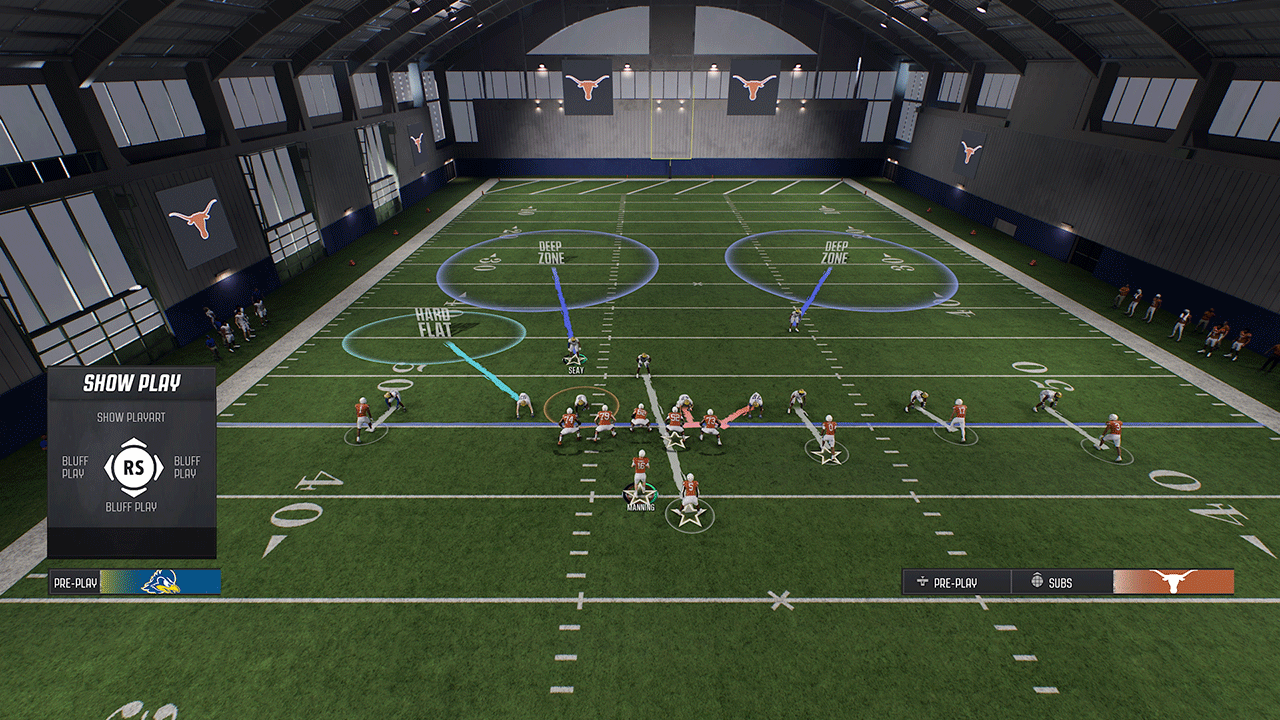Choose Bluff Play beneath the RS dial
This screenshot has height=720, width=1280.
(131, 507)
